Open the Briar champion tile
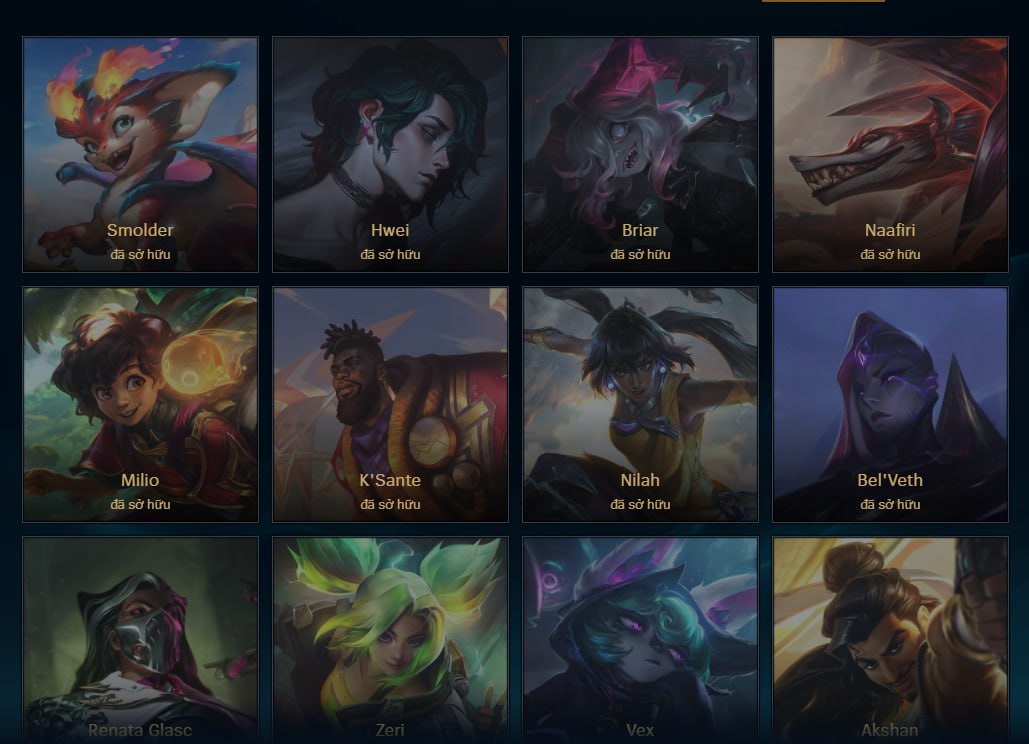Image resolution: width=1029 pixels, height=744 pixels. point(640,155)
